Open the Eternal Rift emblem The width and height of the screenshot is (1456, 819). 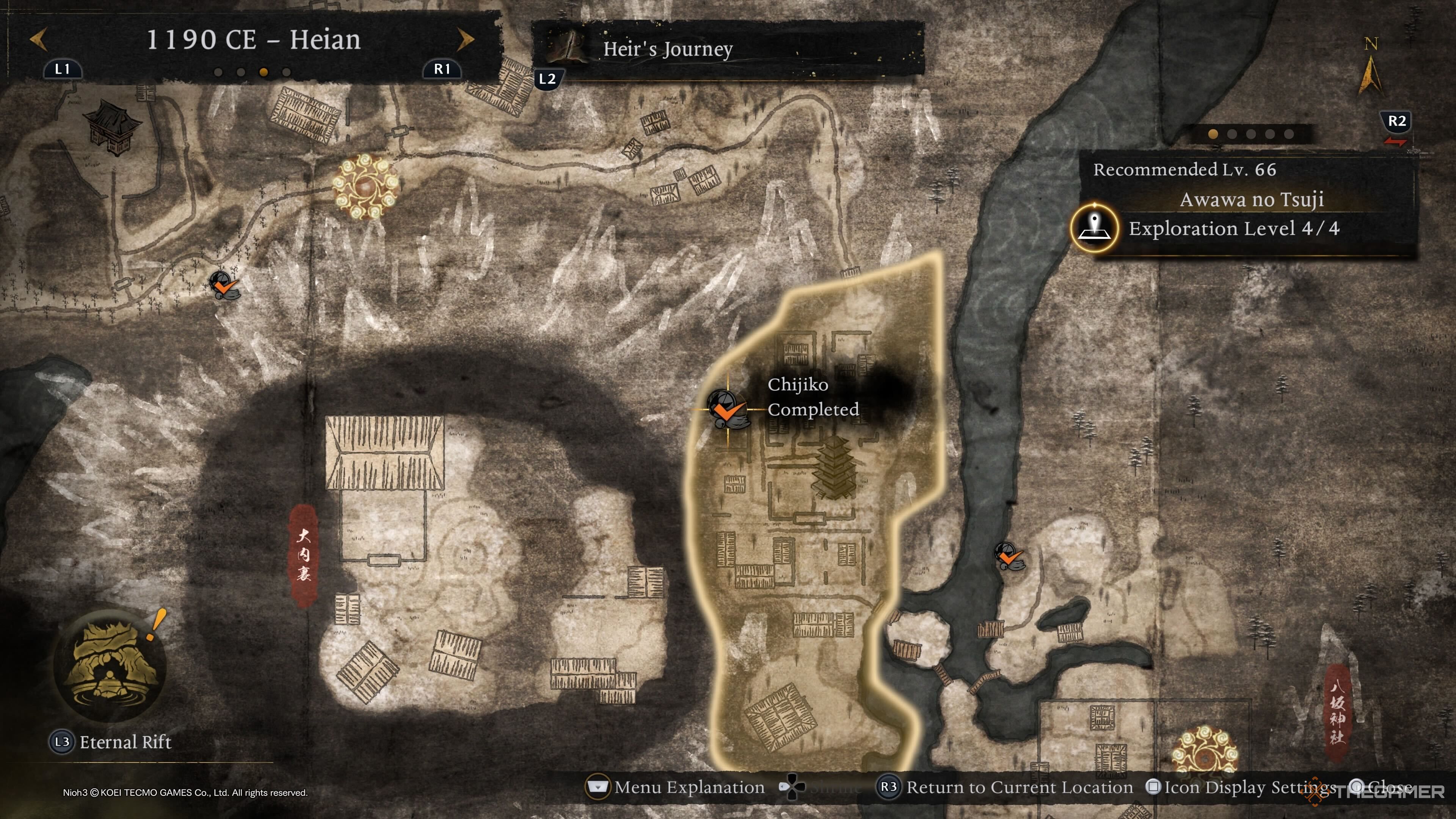110,665
